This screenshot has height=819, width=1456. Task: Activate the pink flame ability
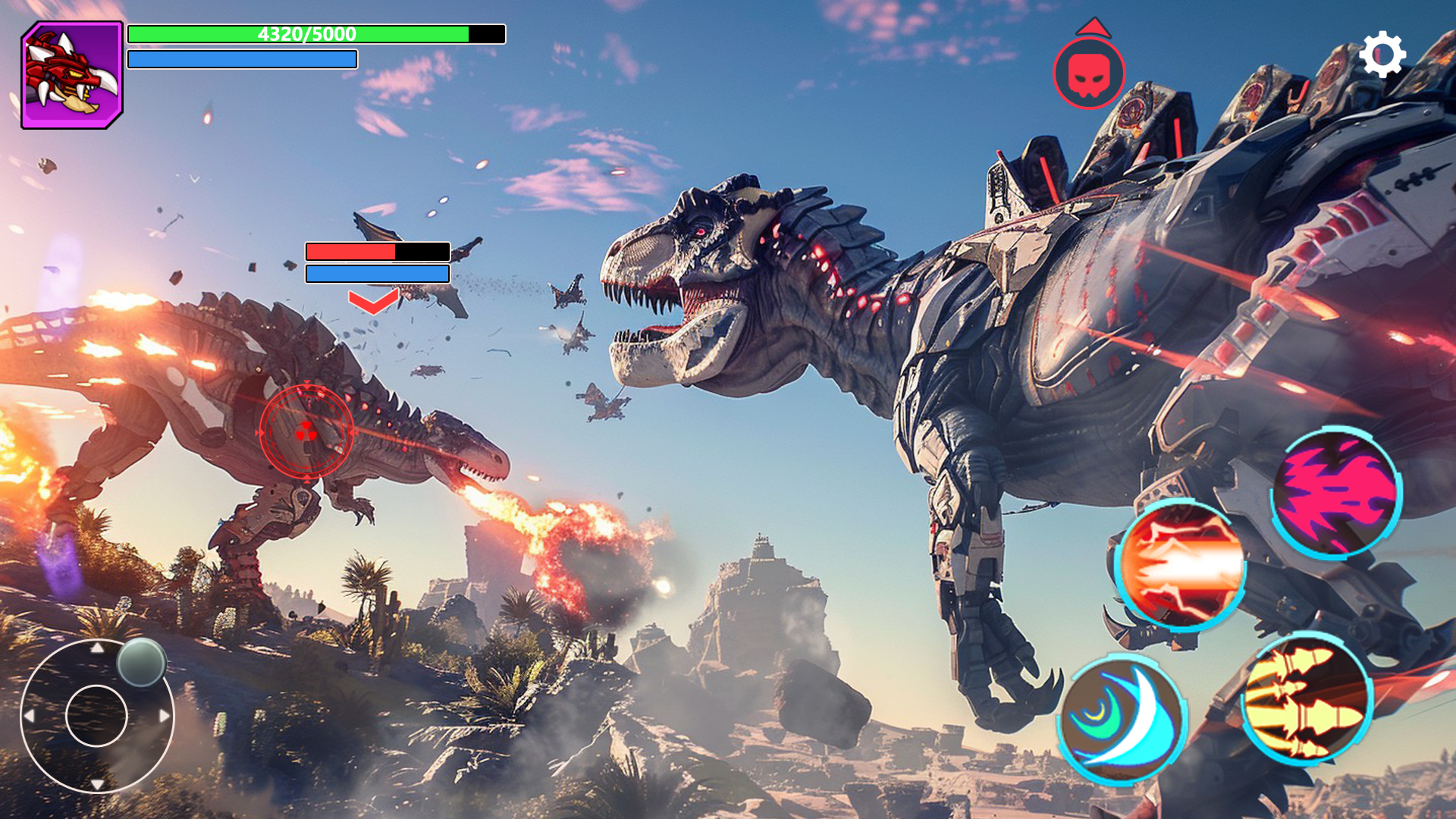[1336, 493]
